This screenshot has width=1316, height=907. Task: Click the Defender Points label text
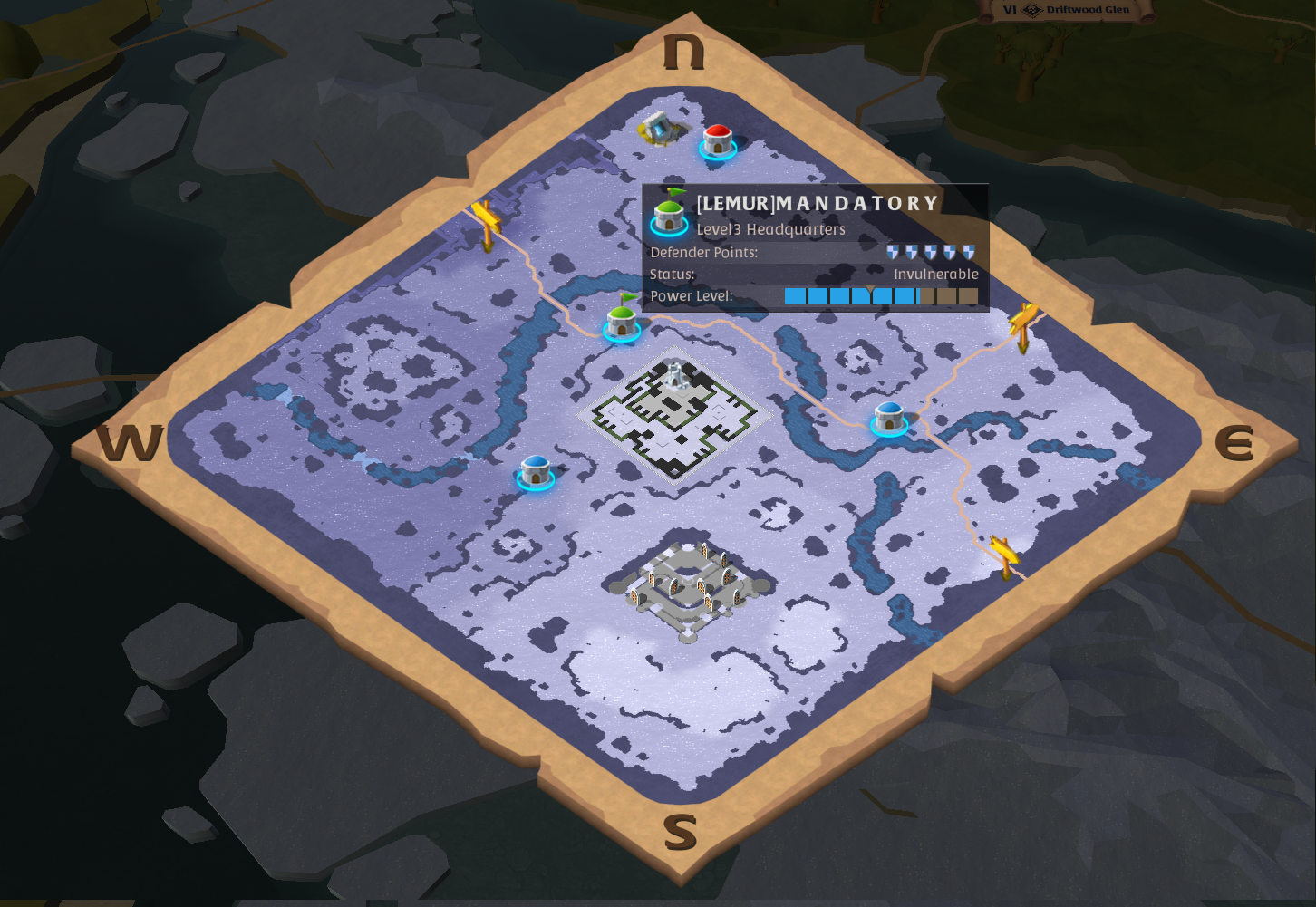click(x=702, y=252)
